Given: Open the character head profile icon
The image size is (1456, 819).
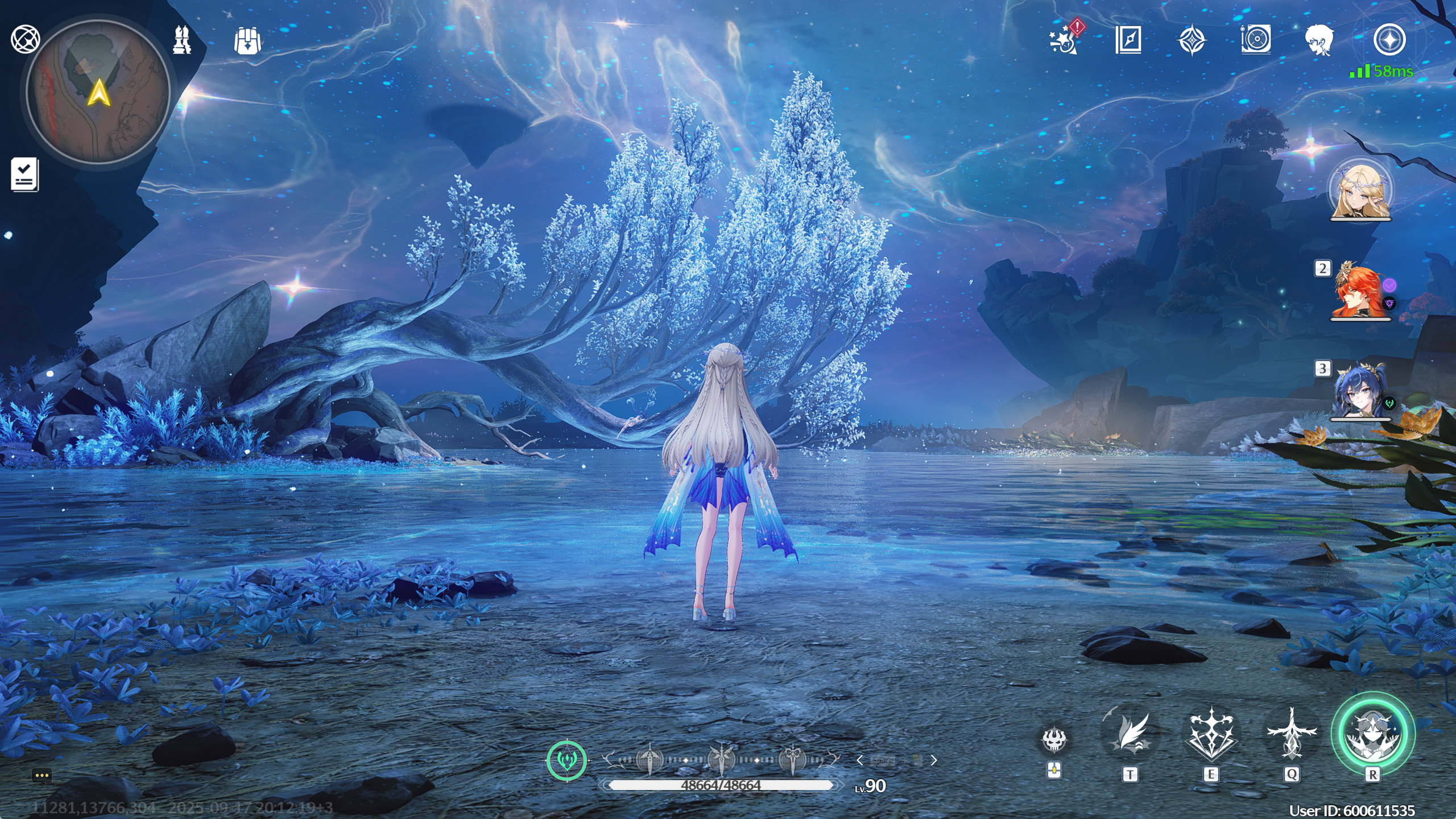Looking at the screenshot, I should coord(1319,40).
